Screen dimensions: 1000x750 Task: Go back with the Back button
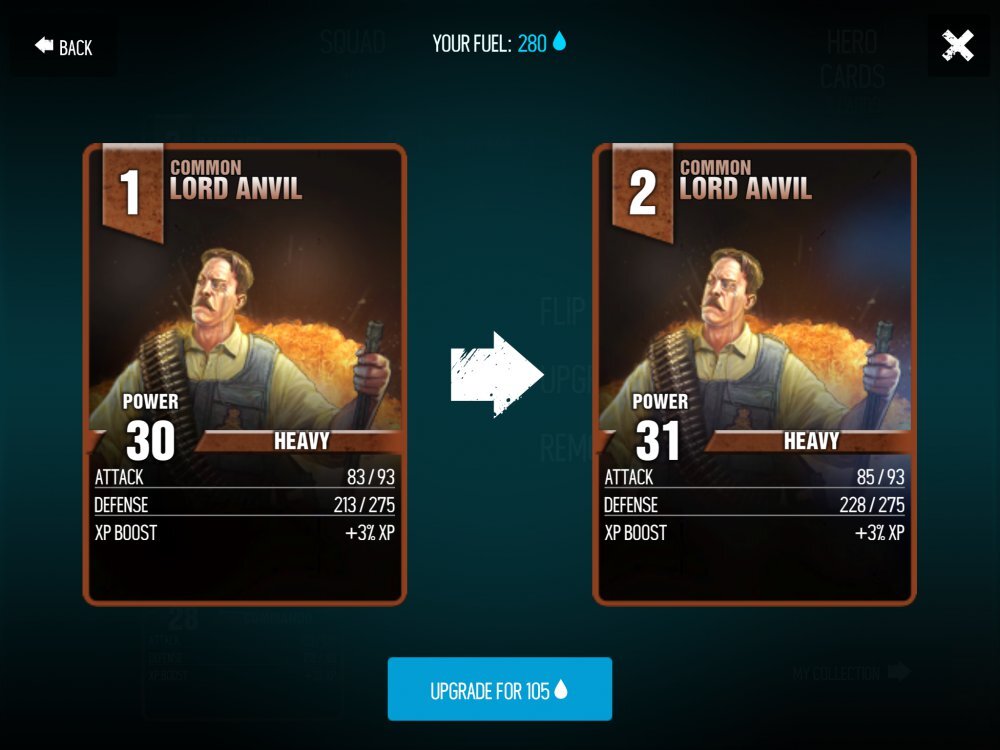64,47
